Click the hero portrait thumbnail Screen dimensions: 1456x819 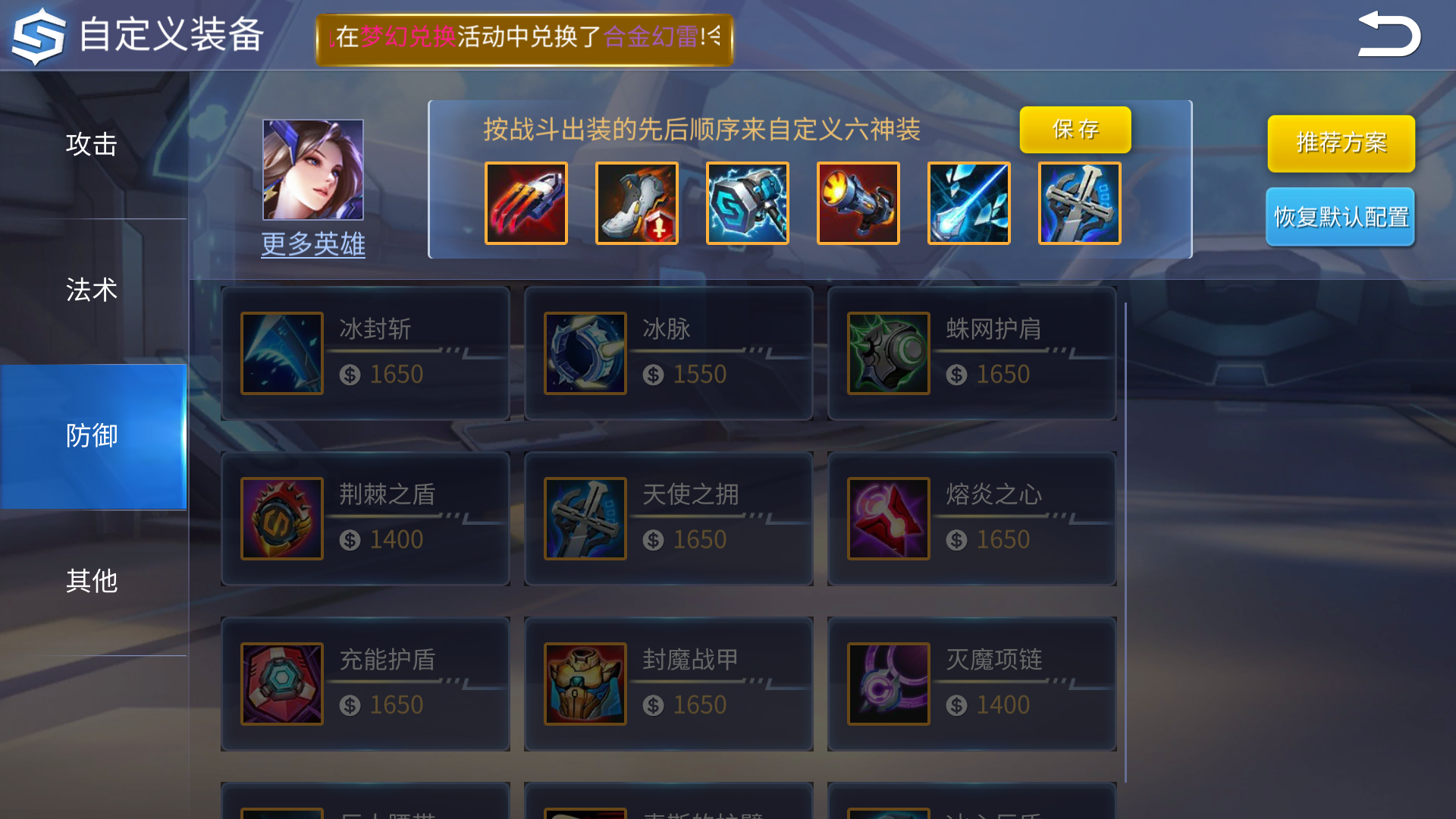[312, 168]
